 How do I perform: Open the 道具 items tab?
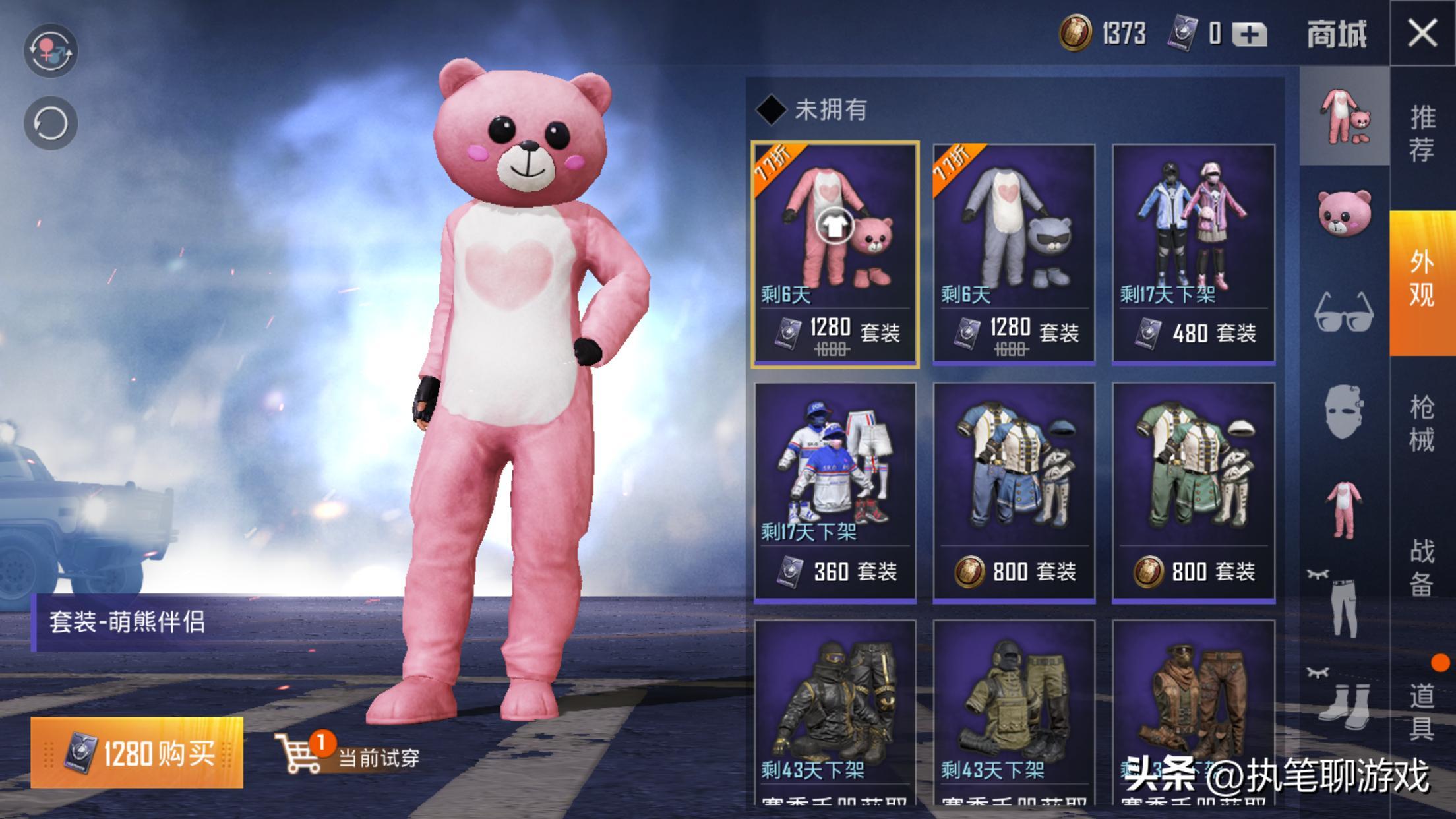coord(1422,712)
